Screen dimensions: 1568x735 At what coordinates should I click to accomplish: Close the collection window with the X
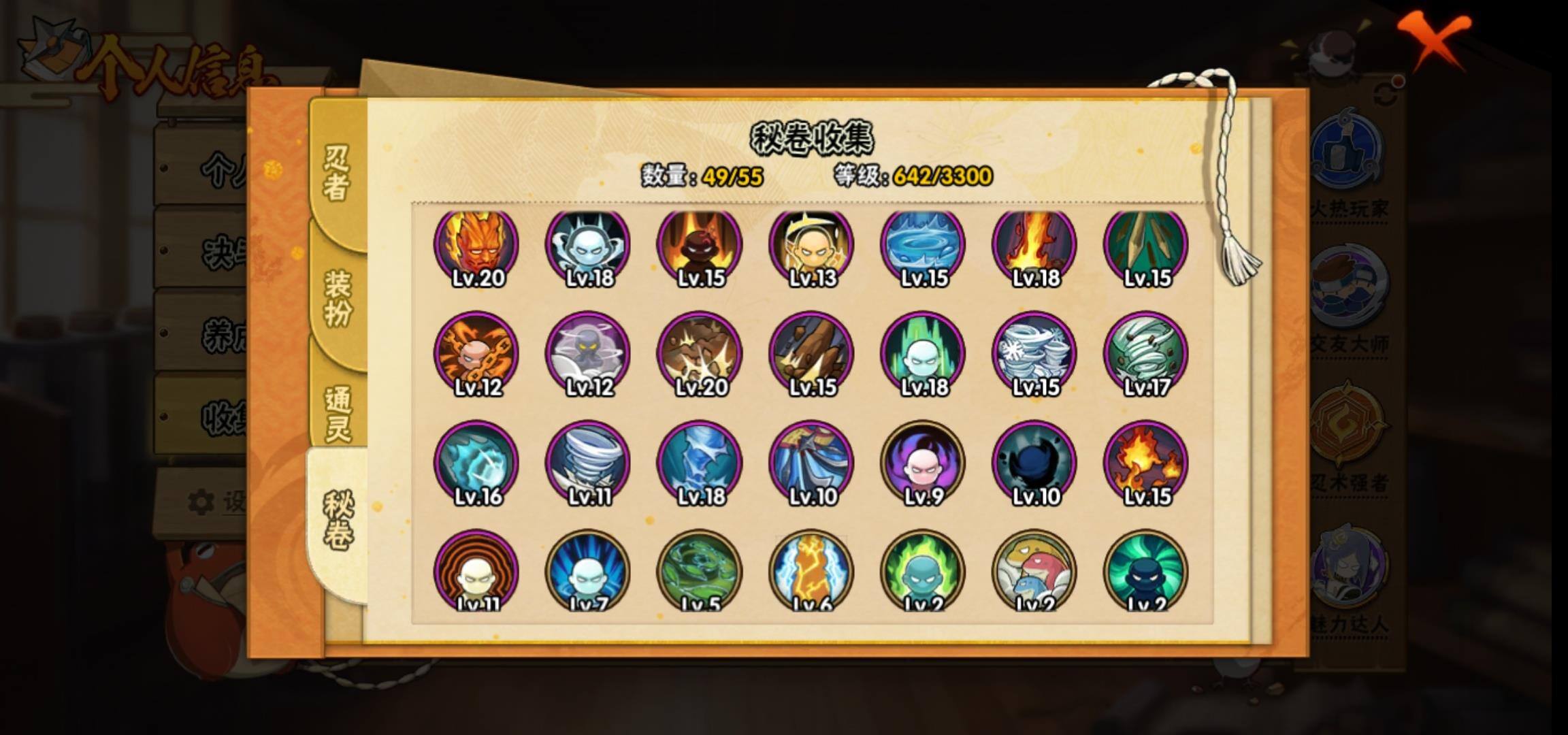(1435, 39)
